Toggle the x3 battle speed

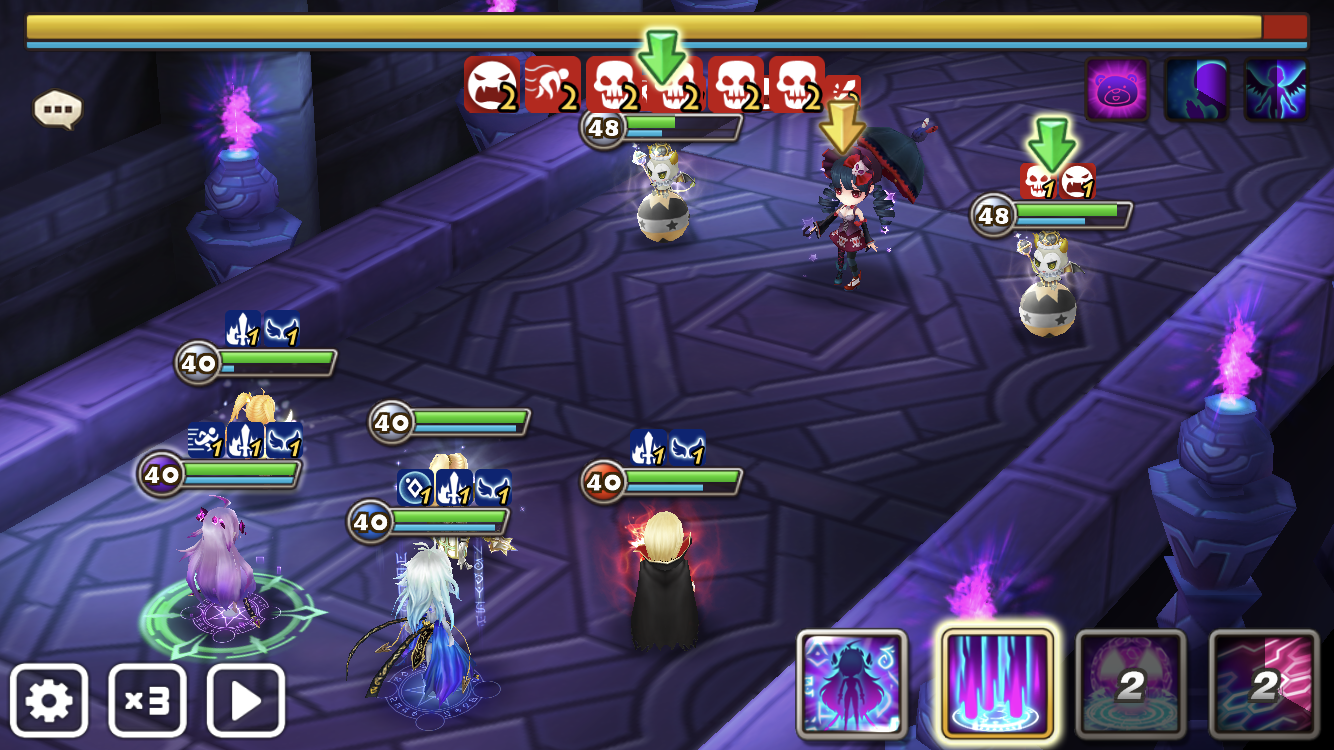(147, 700)
